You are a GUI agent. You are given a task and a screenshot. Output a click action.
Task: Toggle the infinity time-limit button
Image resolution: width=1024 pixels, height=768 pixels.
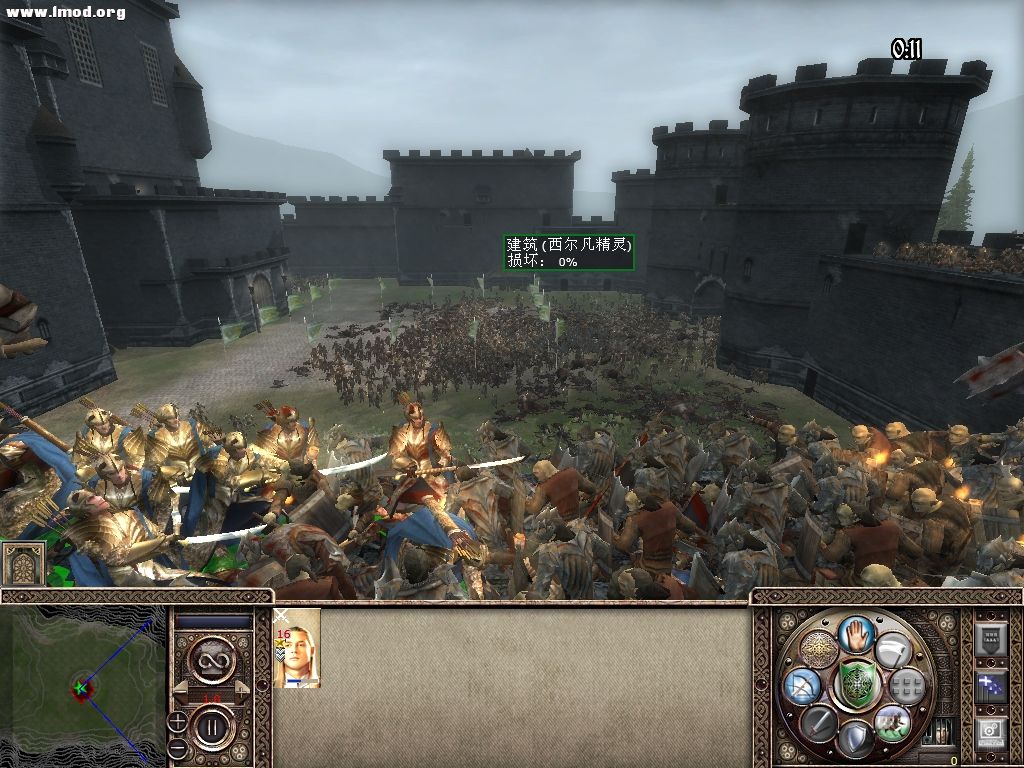[x=212, y=659]
